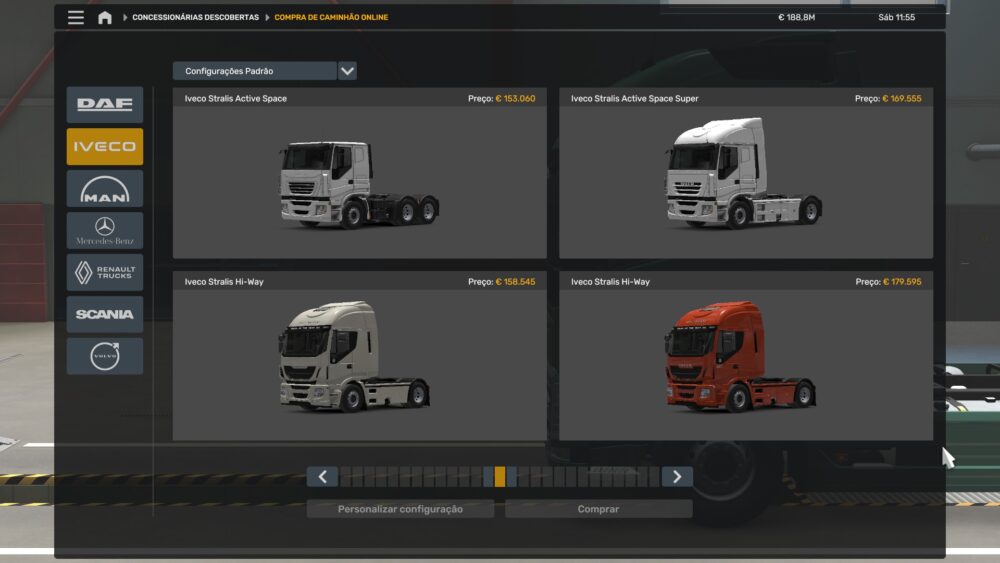Select the Iveco Stralis Active Space truck
This screenshot has height=563, width=1000.
[359, 182]
